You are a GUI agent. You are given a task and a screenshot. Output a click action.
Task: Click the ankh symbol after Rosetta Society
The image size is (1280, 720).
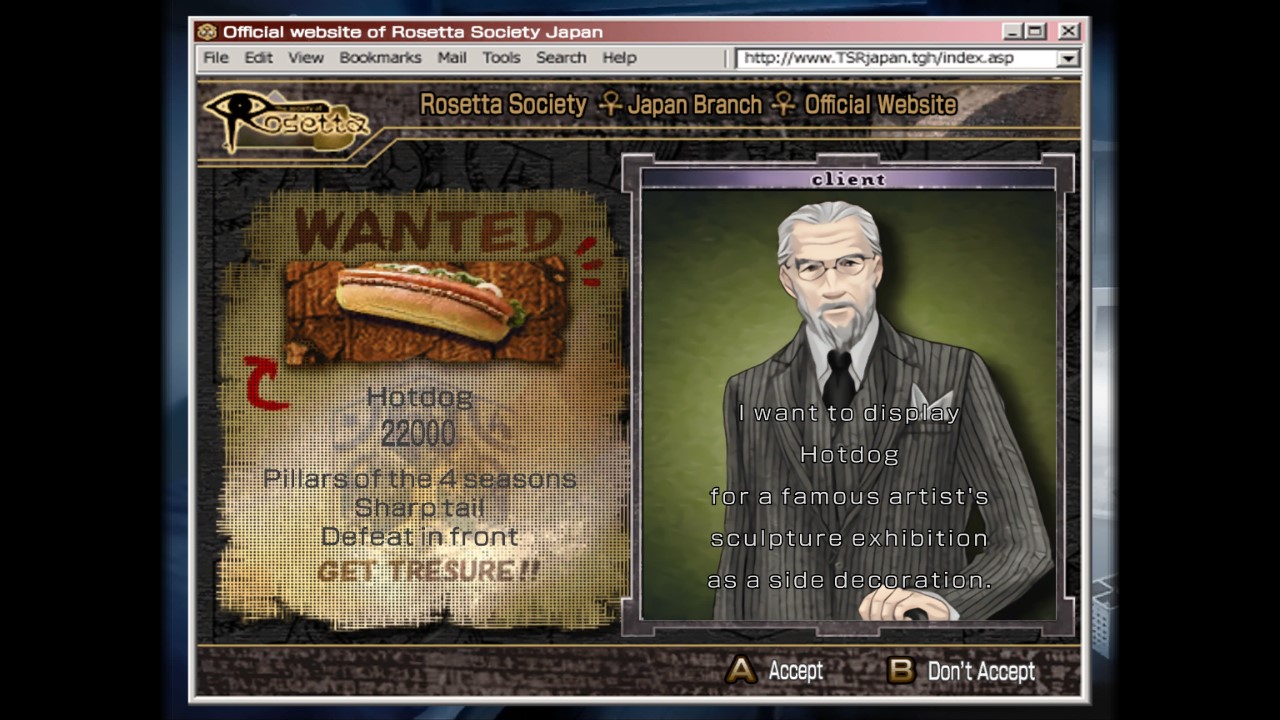click(x=610, y=104)
